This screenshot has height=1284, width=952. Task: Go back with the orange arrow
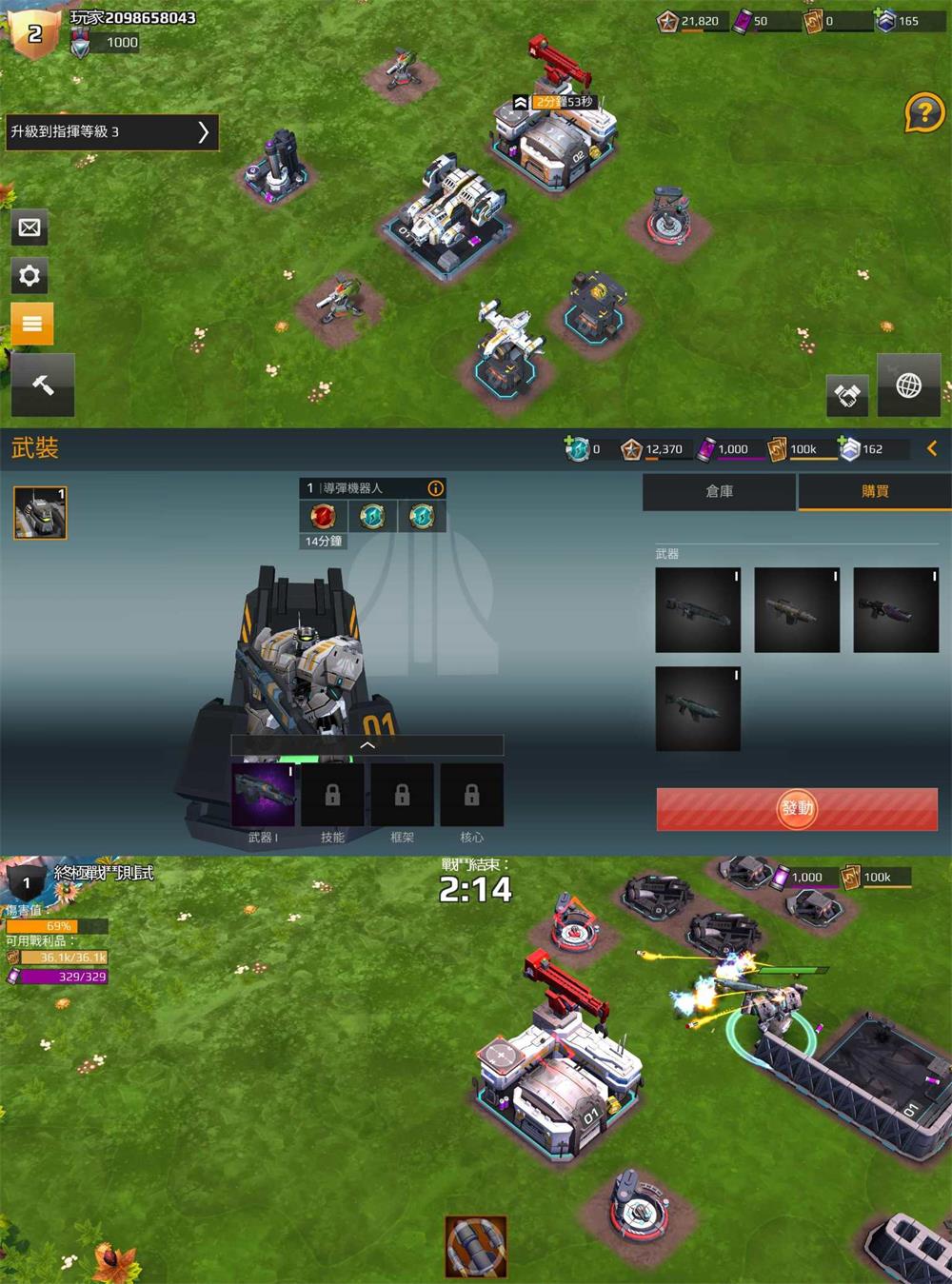click(x=932, y=449)
